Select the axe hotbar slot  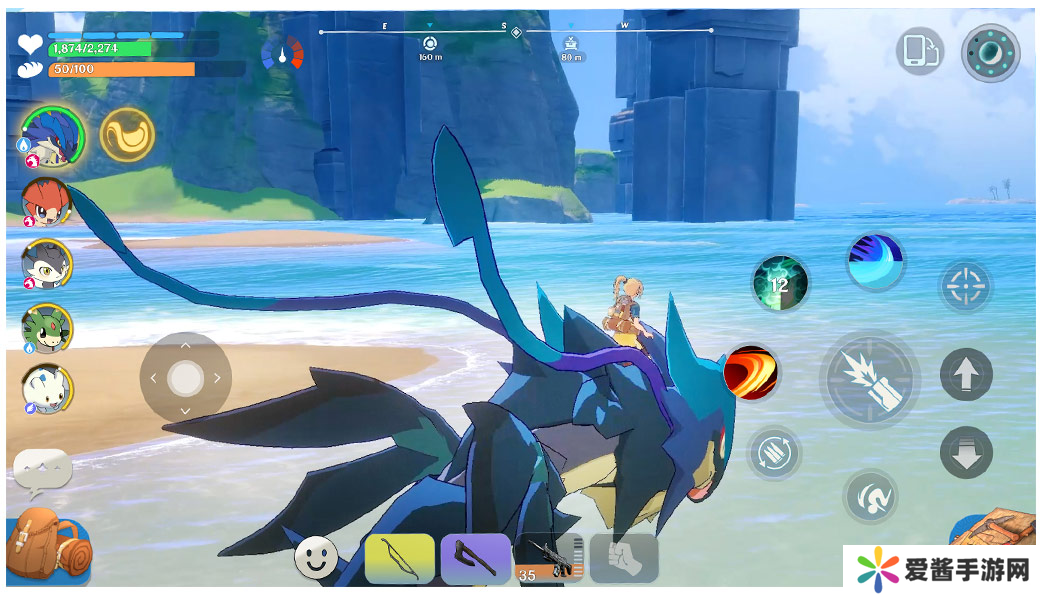(475, 558)
